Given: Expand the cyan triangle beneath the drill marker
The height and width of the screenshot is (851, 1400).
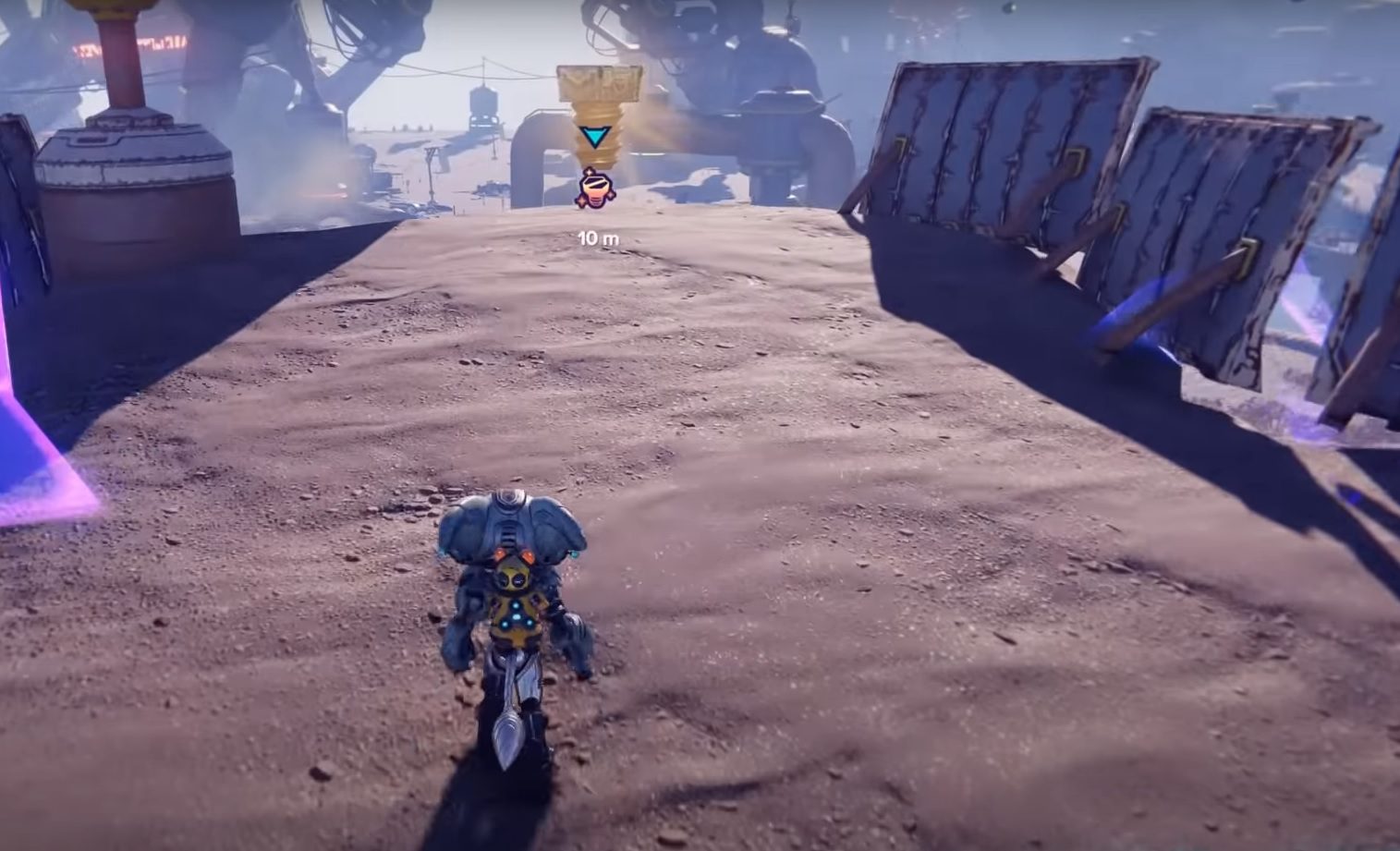Looking at the screenshot, I should (596, 135).
